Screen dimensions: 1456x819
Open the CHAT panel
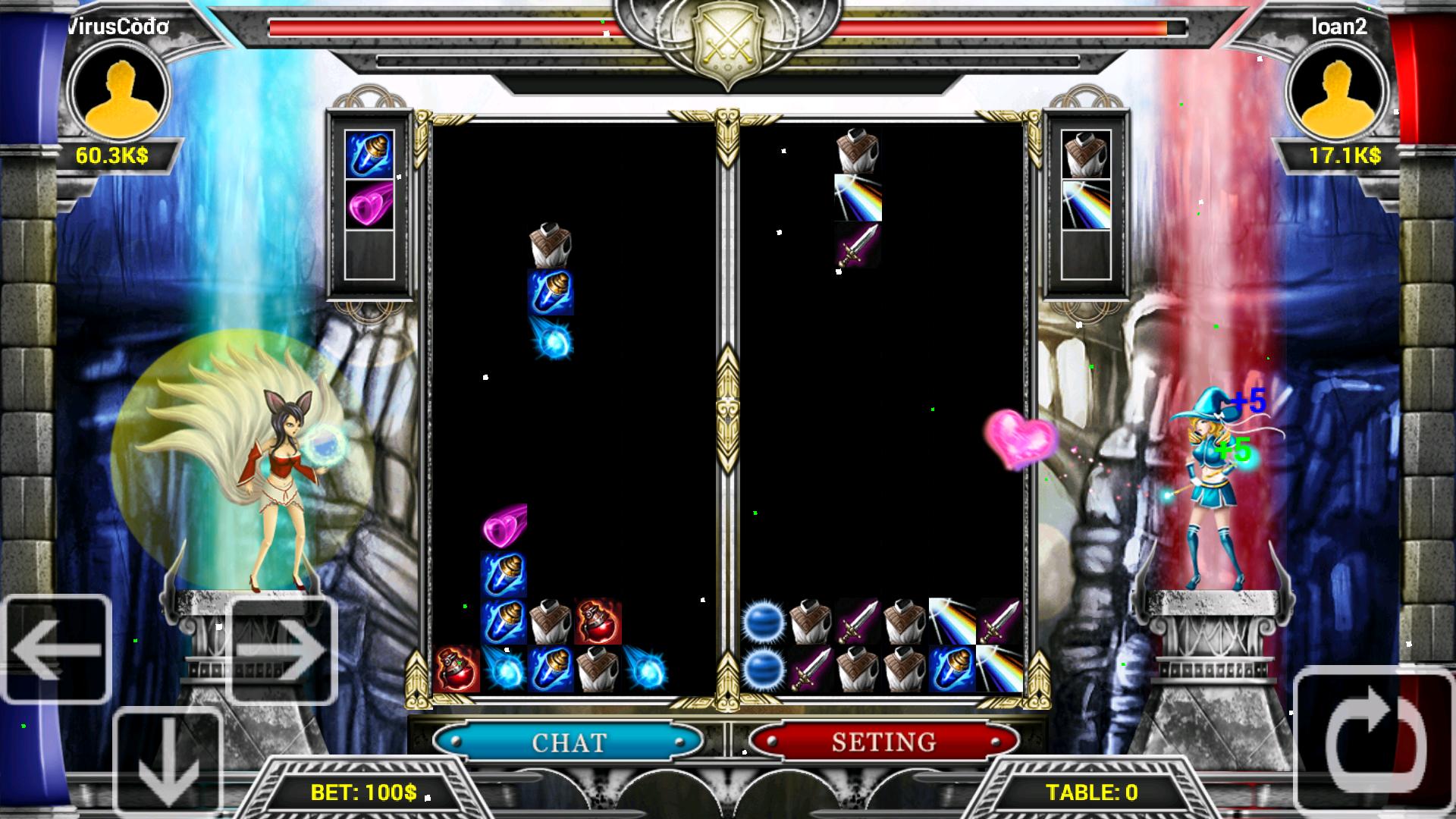click(x=569, y=741)
